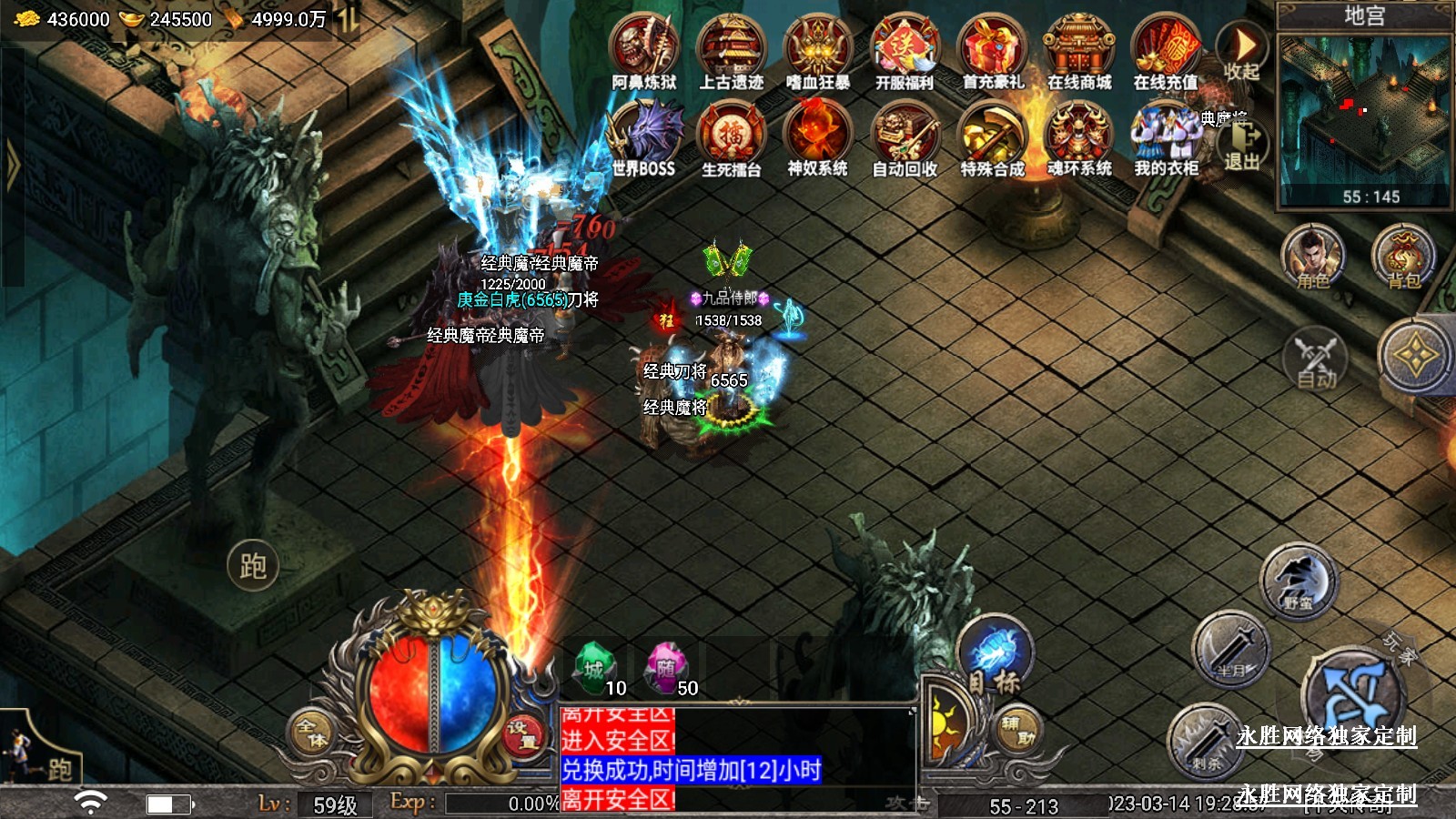Activate the 野蛮 charge skill

pyautogui.click(x=1298, y=582)
